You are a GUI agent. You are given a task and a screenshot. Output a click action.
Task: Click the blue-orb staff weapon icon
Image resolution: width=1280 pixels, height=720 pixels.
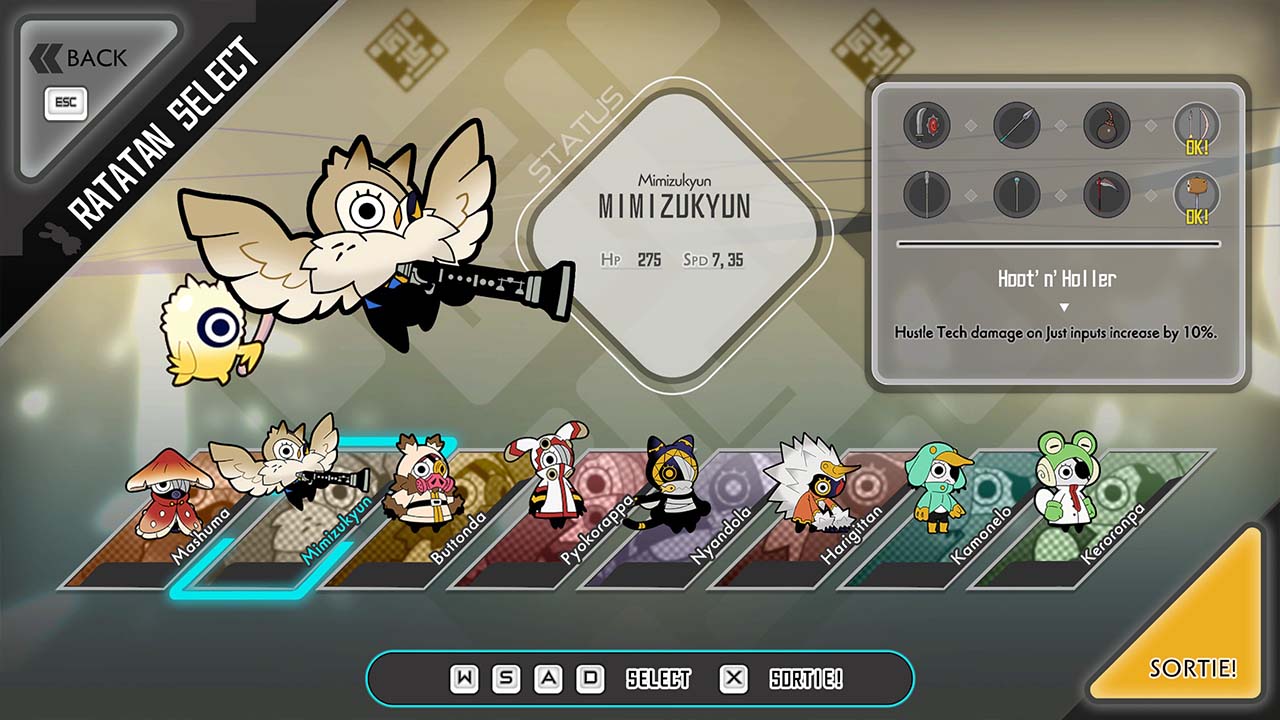coord(1016,195)
